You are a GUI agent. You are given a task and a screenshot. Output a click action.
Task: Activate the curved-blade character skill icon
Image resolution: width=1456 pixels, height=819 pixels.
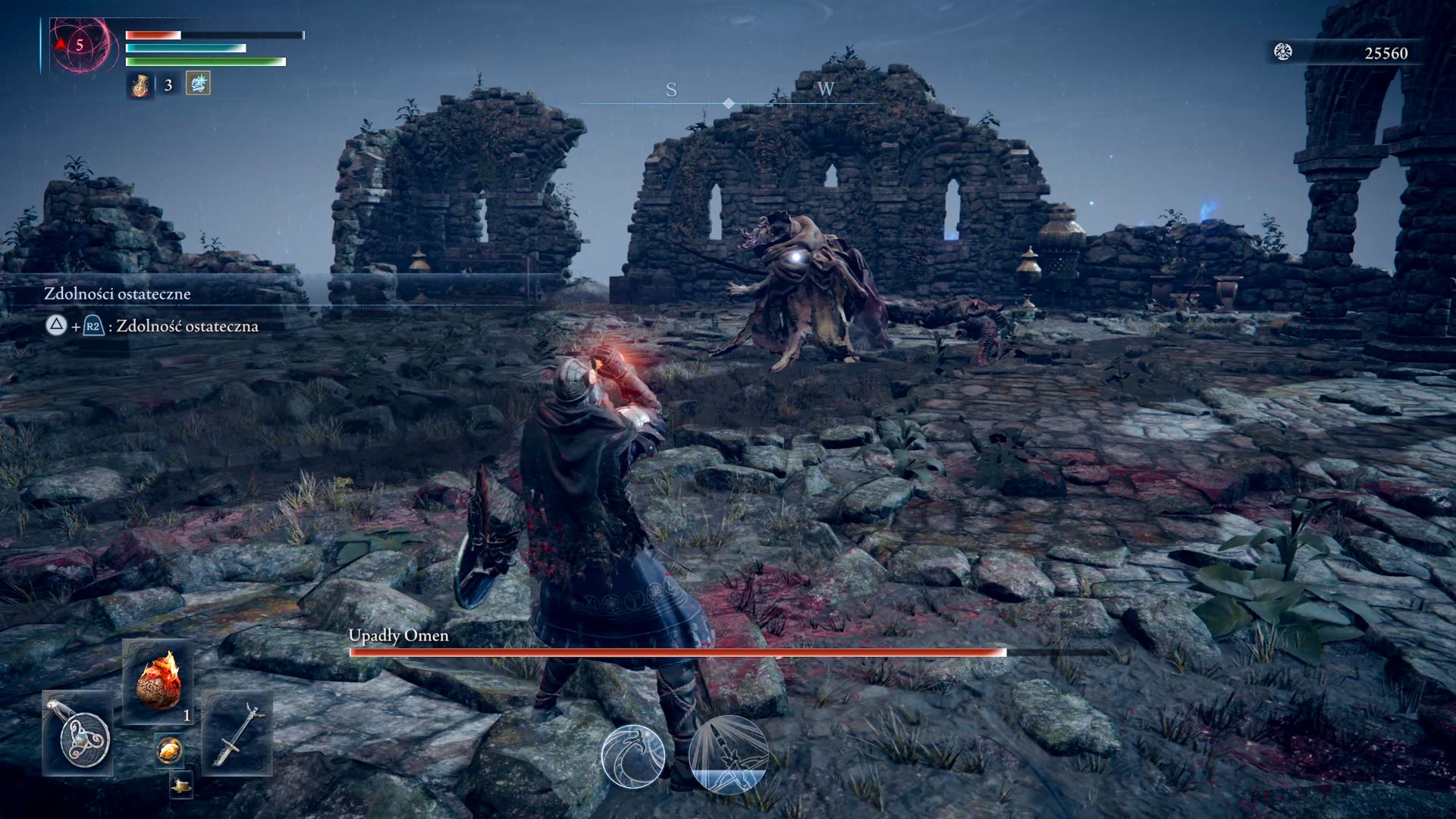633,755
